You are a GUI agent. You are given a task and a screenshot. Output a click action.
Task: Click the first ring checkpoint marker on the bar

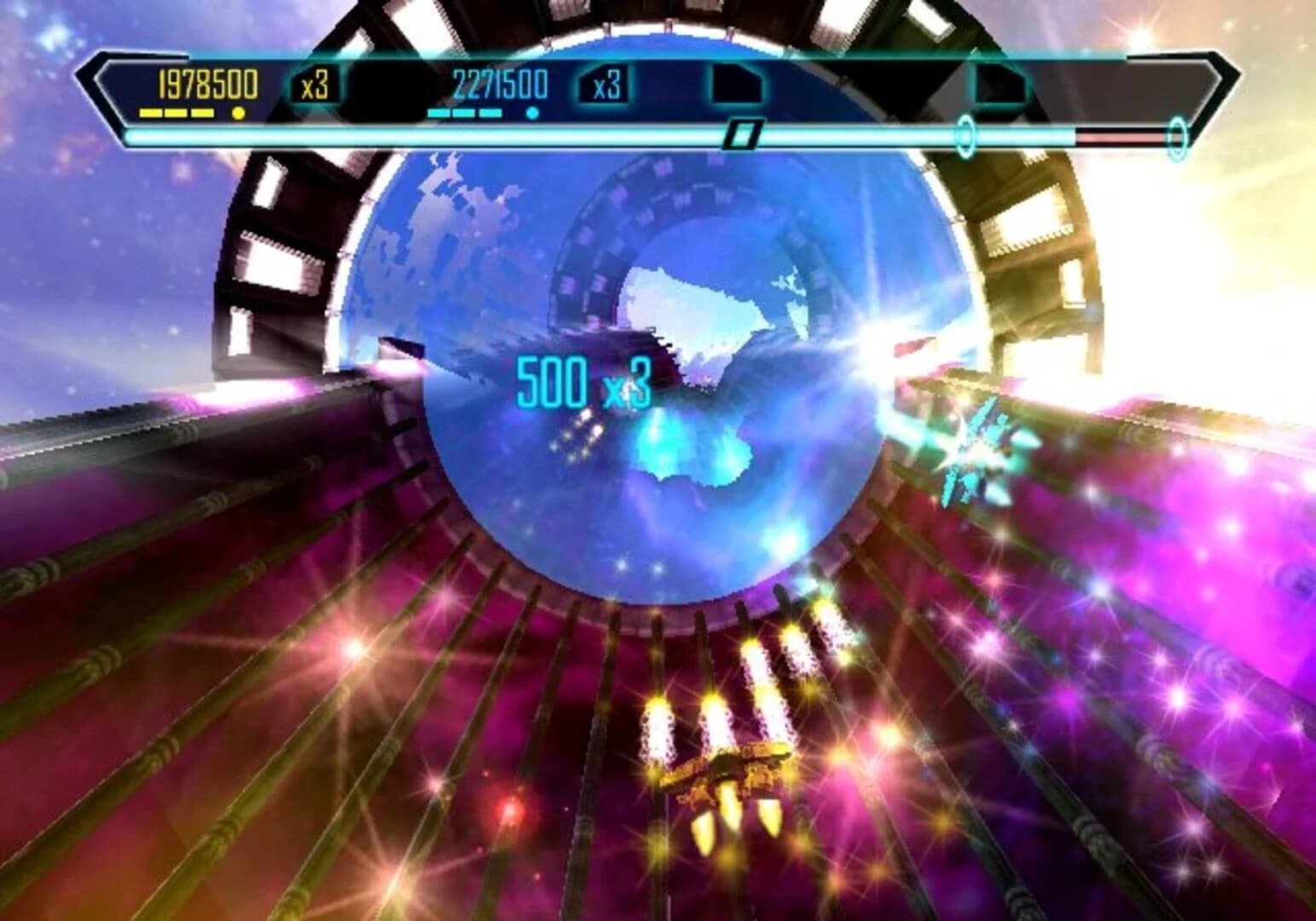pyautogui.click(x=965, y=133)
